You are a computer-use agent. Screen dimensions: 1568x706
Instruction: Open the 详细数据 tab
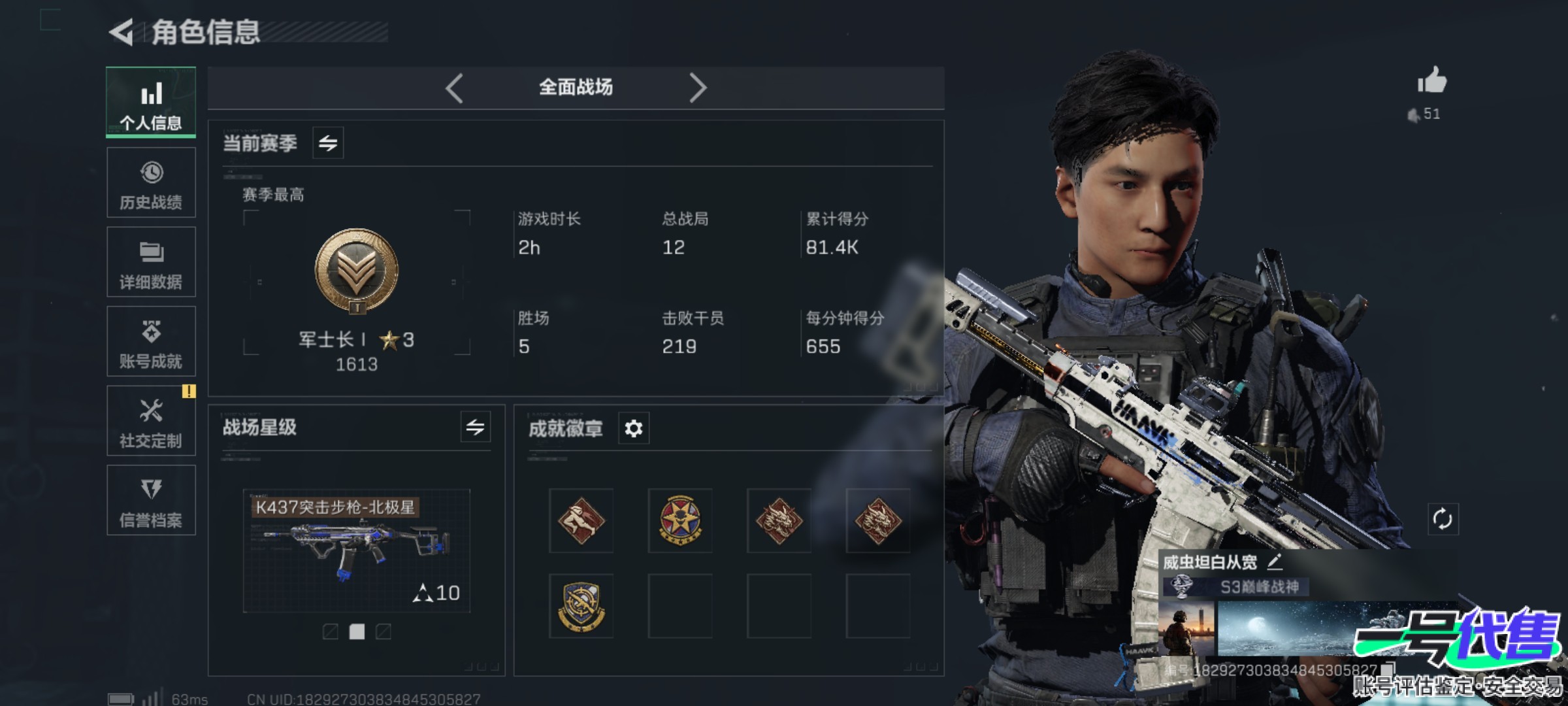coord(151,262)
